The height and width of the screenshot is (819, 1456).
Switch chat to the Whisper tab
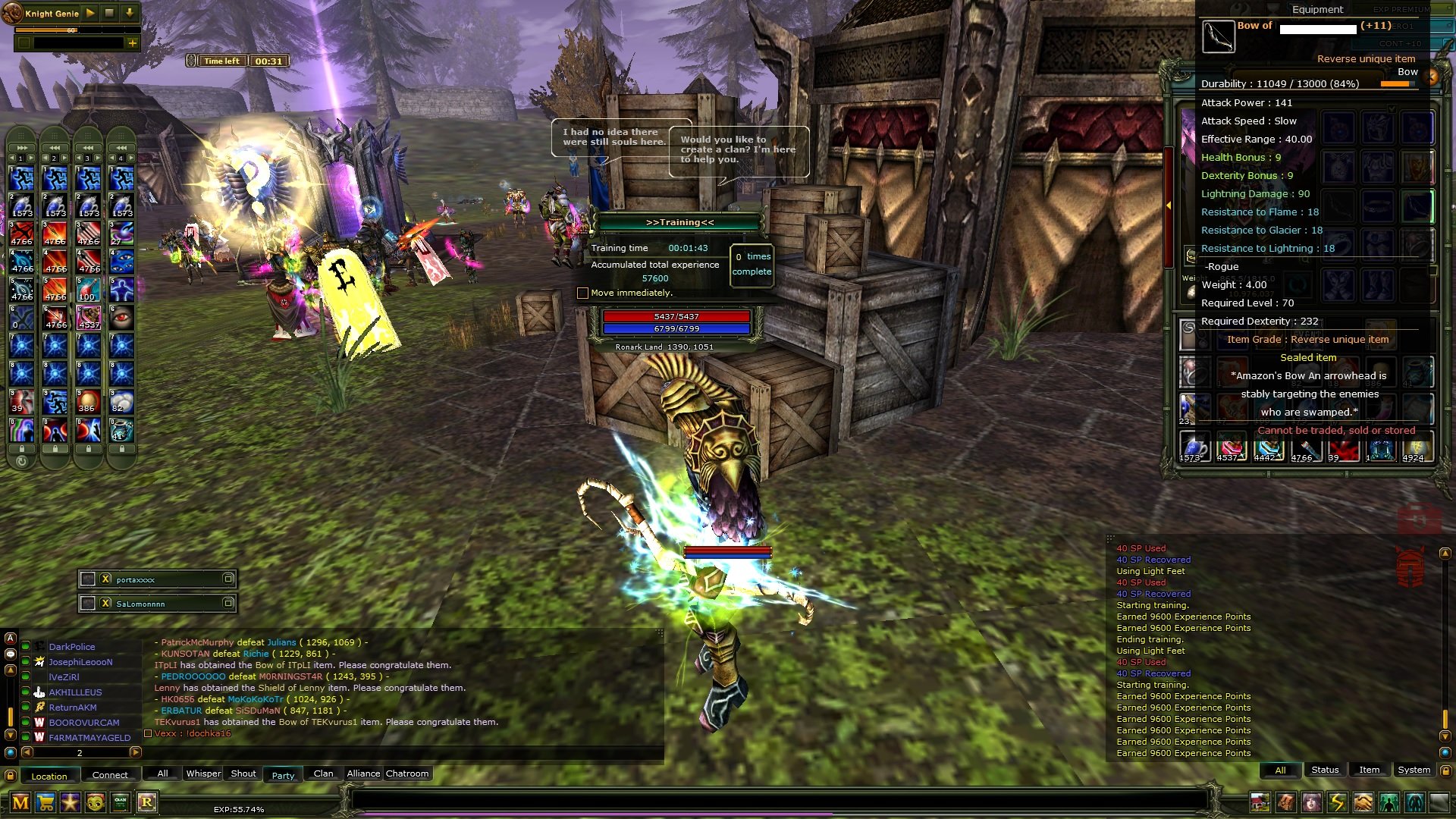[x=203, y=773]
